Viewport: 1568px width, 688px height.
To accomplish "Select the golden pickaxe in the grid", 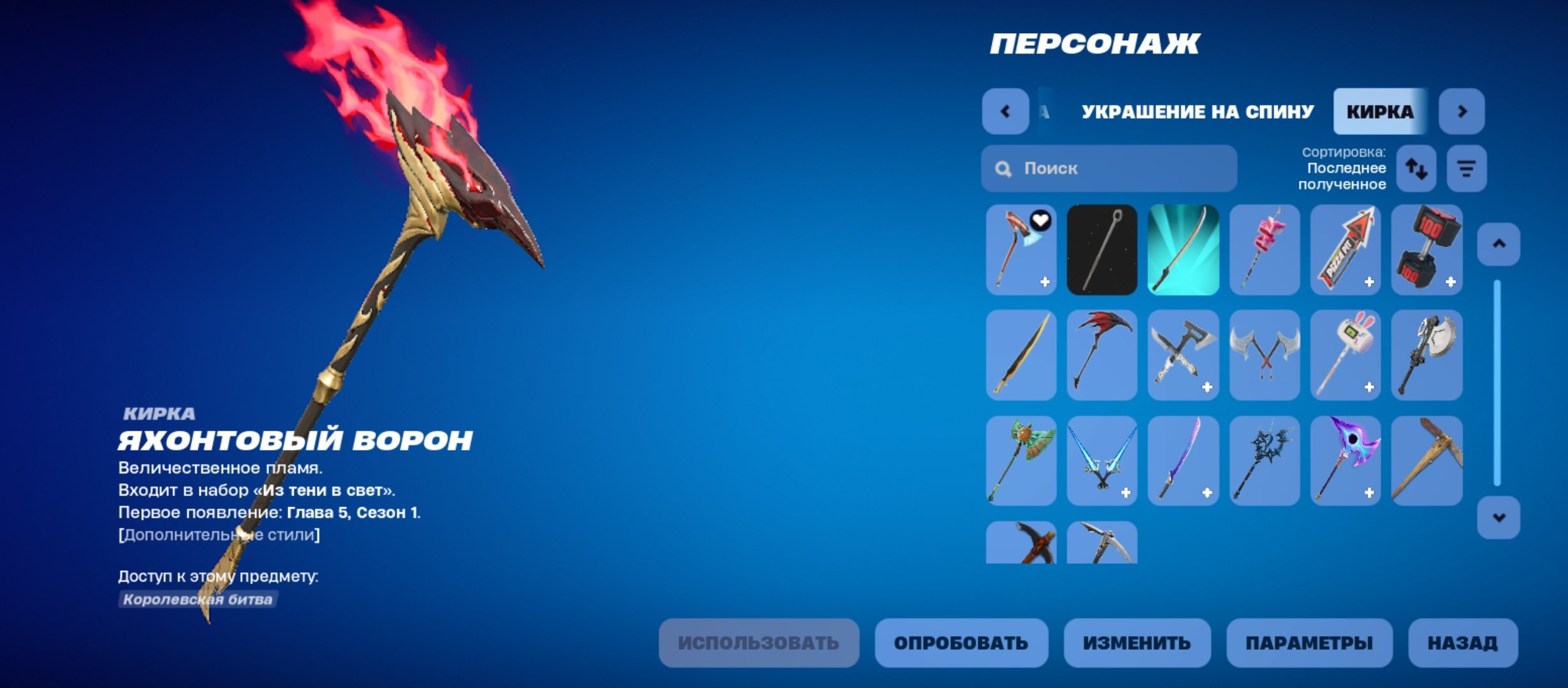I will pos(1426,460).
